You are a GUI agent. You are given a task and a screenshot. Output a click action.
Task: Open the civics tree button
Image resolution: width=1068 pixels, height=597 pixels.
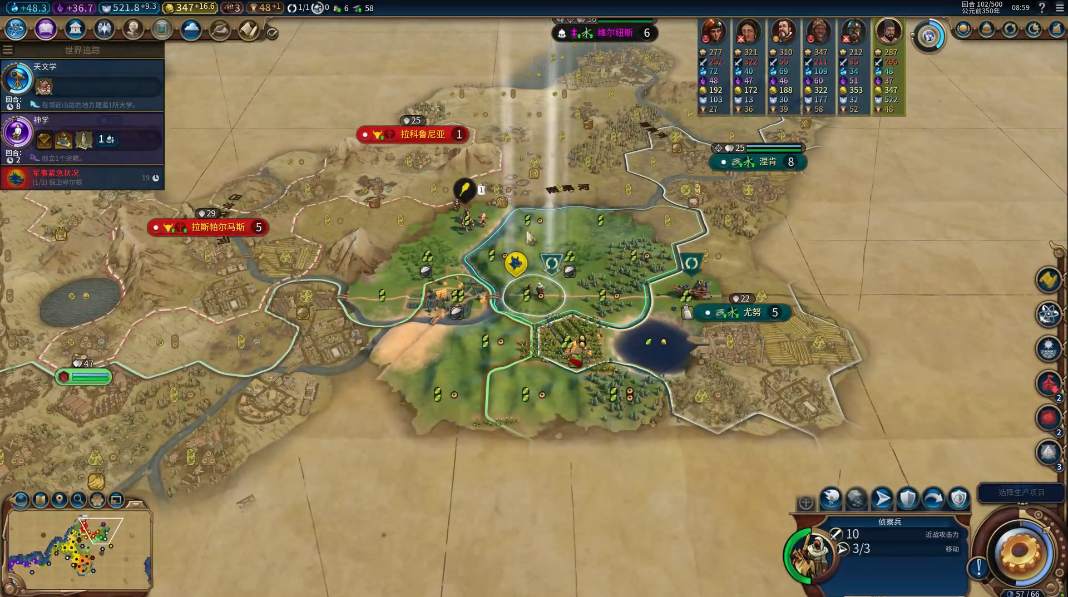(45, 29)
